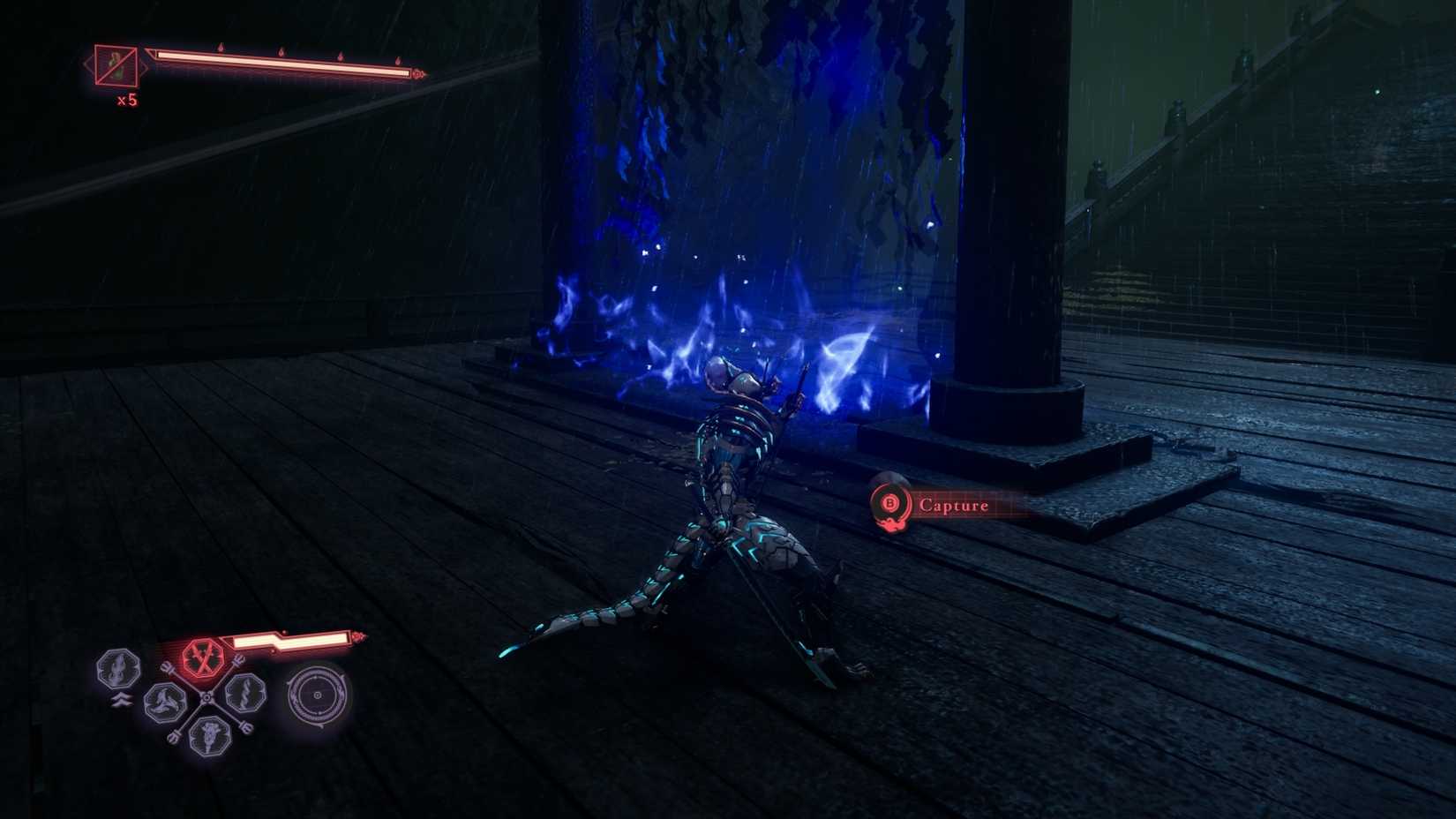Click the right chevron beside the enemy portrait

(145, 68)
